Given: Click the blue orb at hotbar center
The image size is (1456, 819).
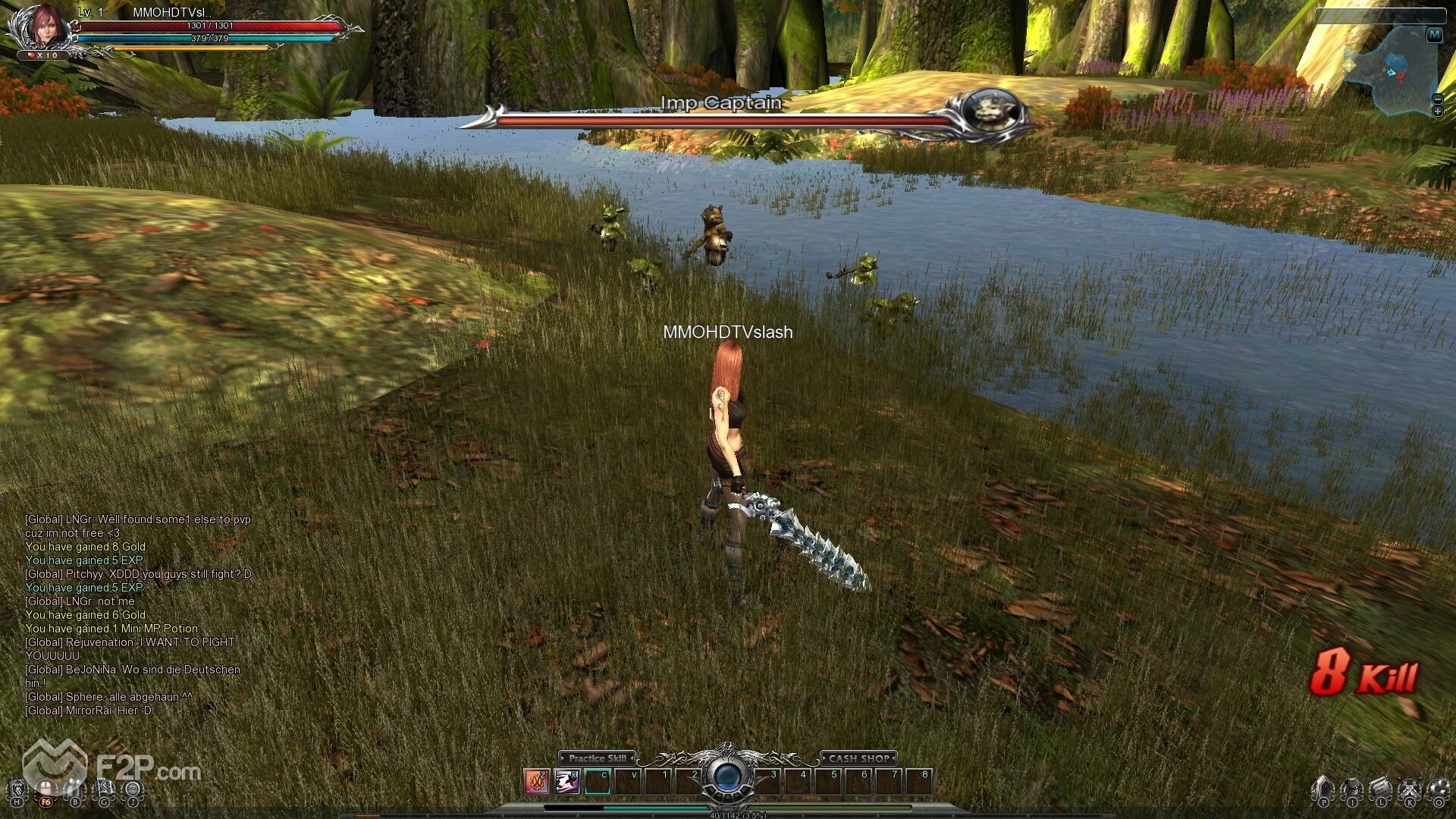Looking at the screenshot, I should pyautogui.click(x=727, y=778).
